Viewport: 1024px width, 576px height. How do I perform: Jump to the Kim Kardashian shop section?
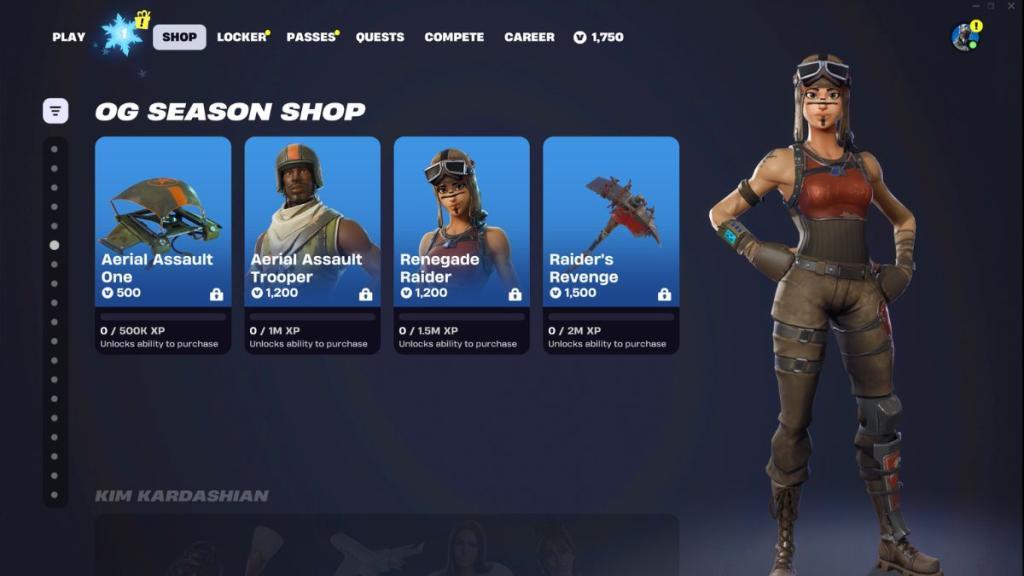(181, 496)
